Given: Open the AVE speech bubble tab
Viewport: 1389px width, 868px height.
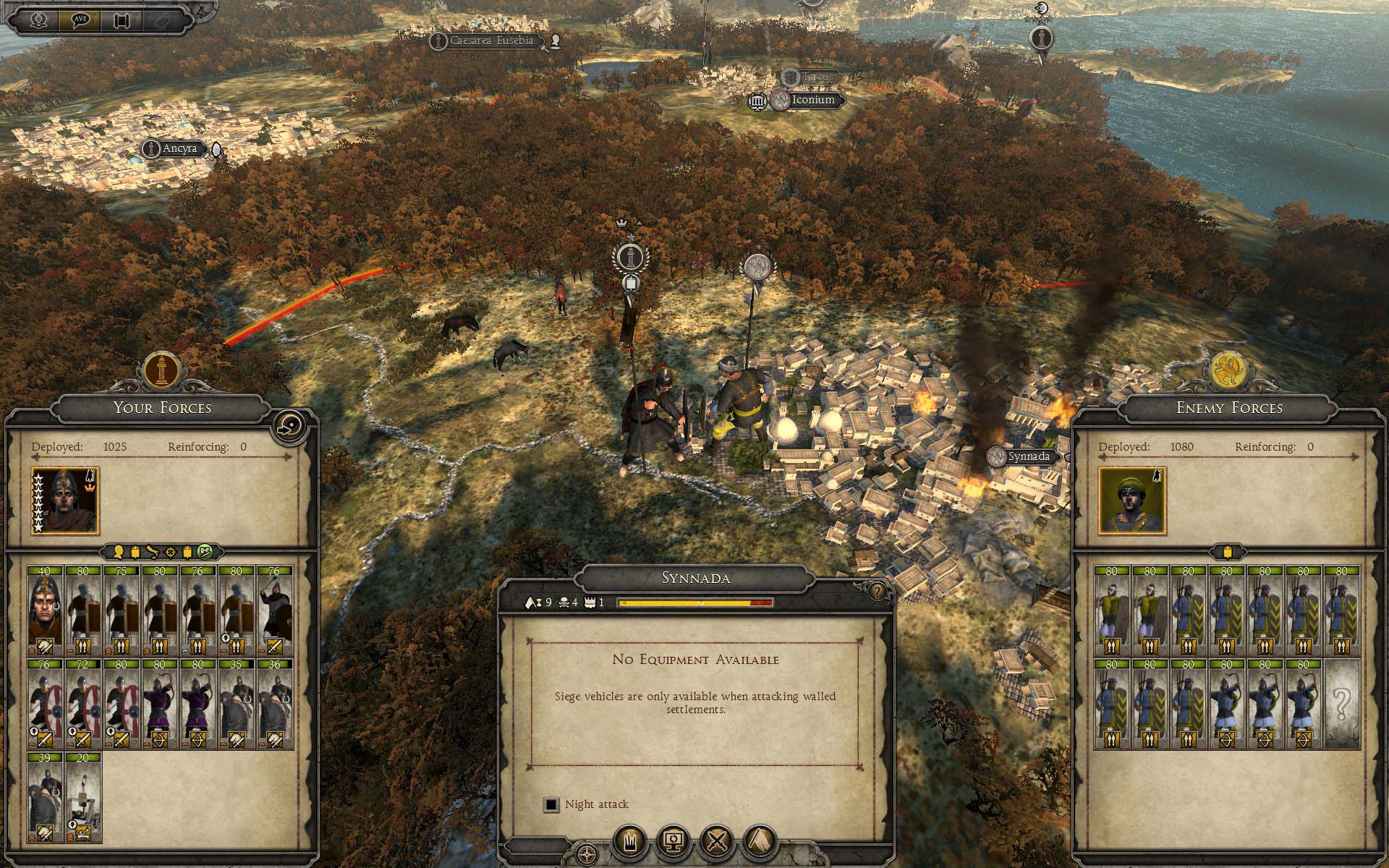Looking at the screenshot, I should point(80,20).
